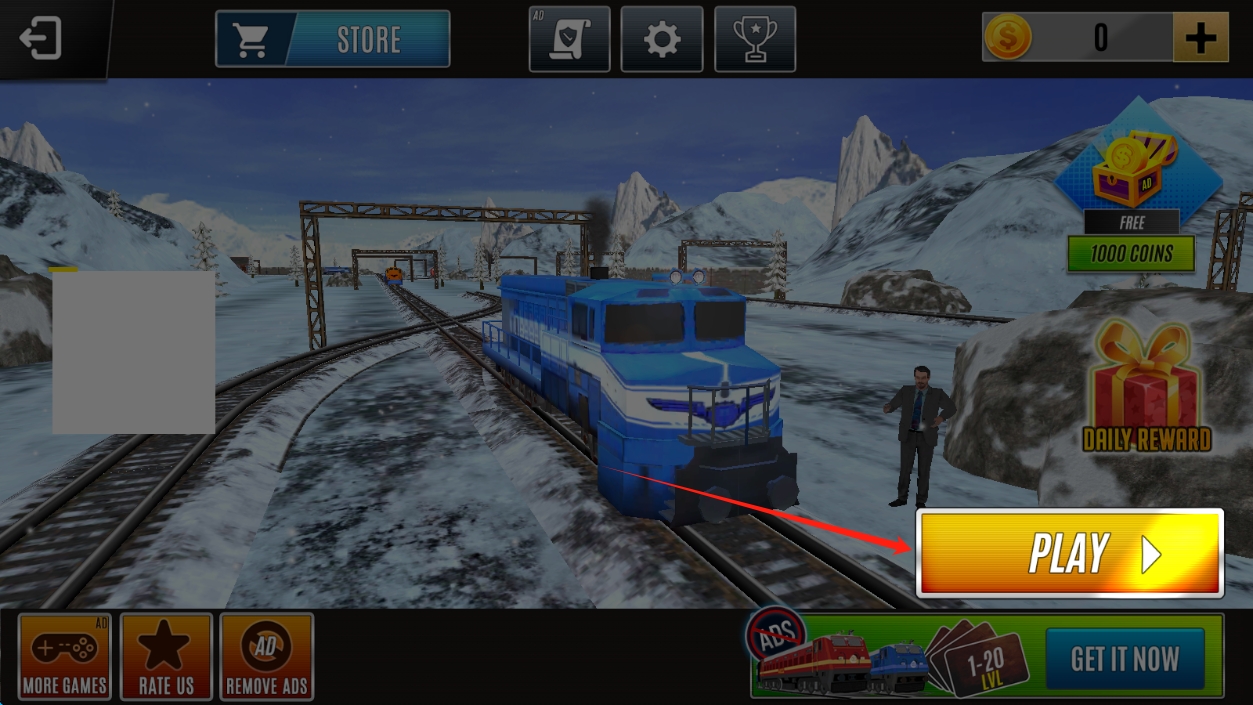Tap the Rate Us star button
Viewport: 1253px width, 705px height.
click(166, 656)
